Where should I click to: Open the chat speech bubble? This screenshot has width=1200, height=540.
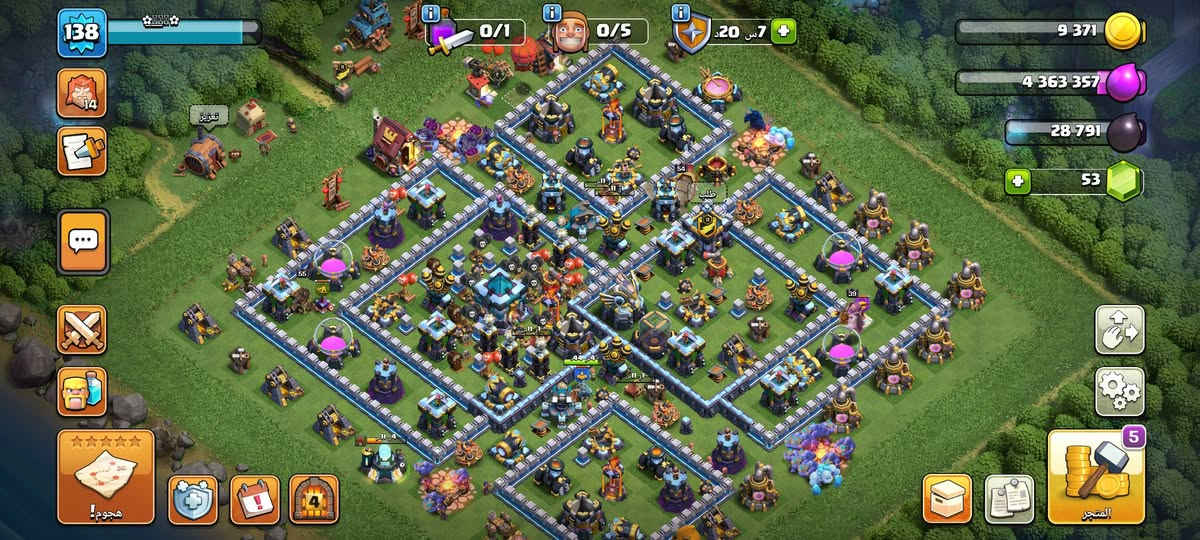82,241
